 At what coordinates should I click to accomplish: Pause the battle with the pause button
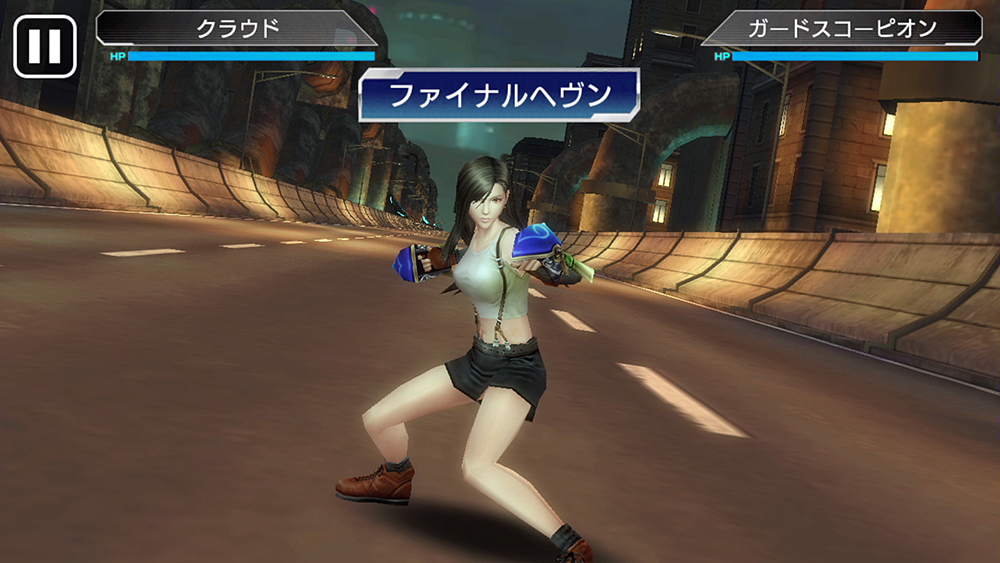click(45, 46)
